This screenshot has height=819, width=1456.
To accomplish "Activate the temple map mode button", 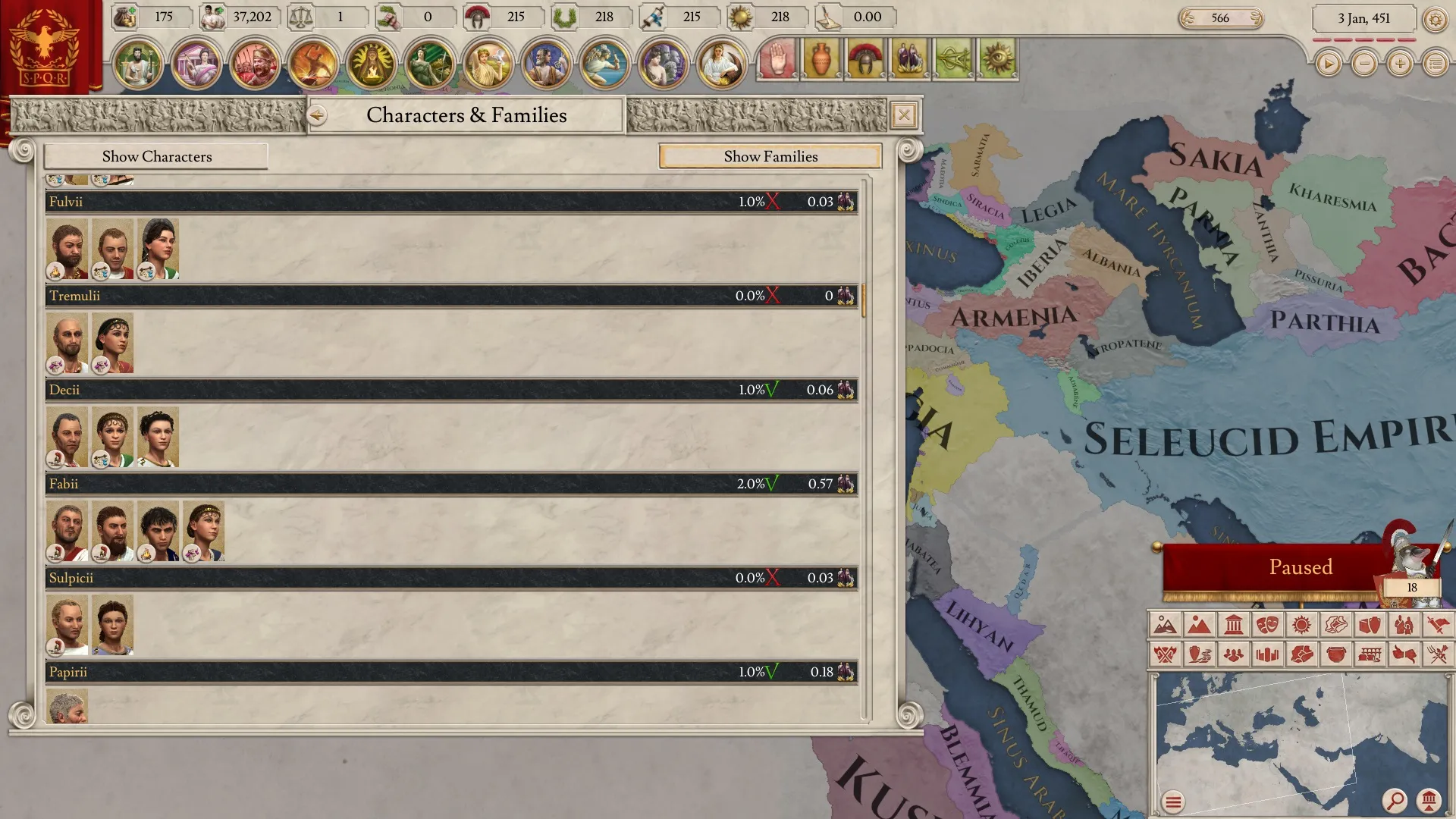I will click(x=1234, y=625).
